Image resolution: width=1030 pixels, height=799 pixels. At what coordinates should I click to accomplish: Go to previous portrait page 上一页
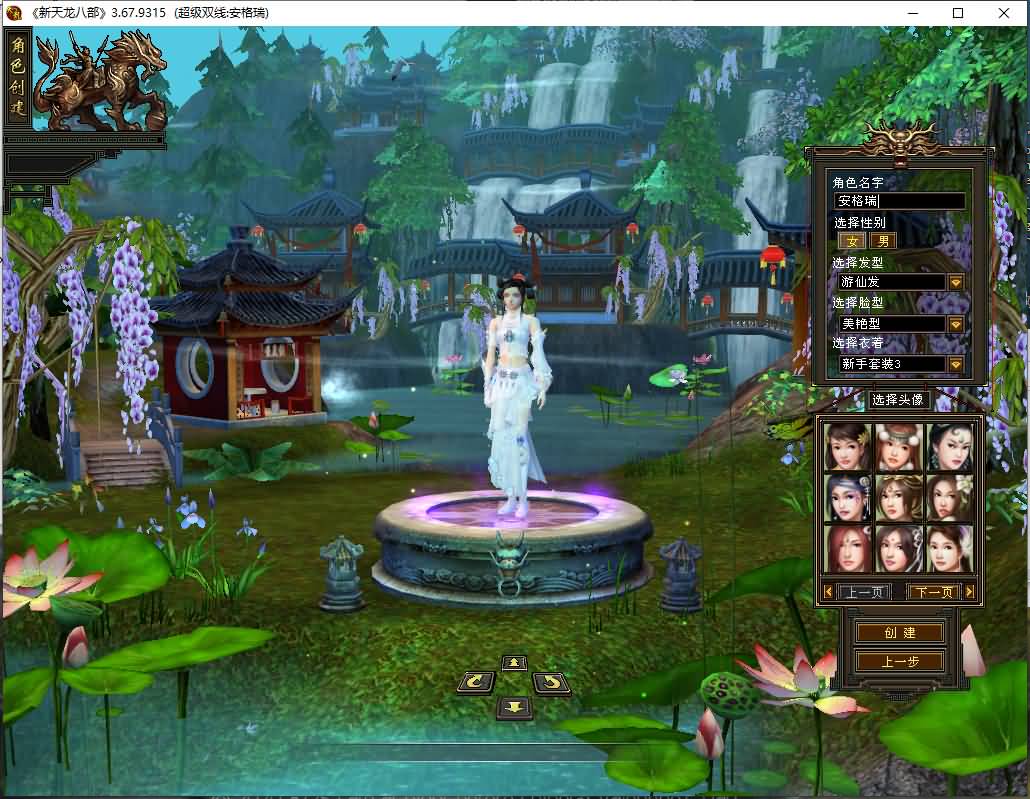[x=864, y=592]
